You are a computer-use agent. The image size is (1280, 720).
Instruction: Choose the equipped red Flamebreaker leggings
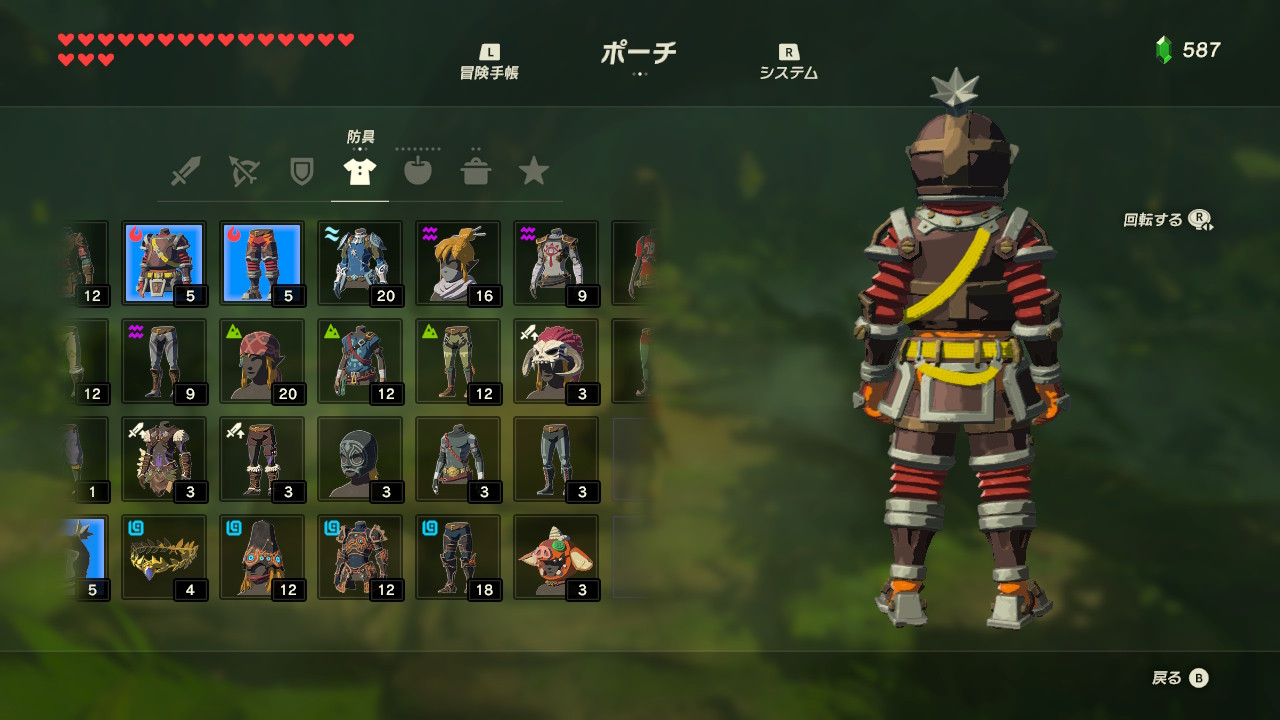[262, 263]
